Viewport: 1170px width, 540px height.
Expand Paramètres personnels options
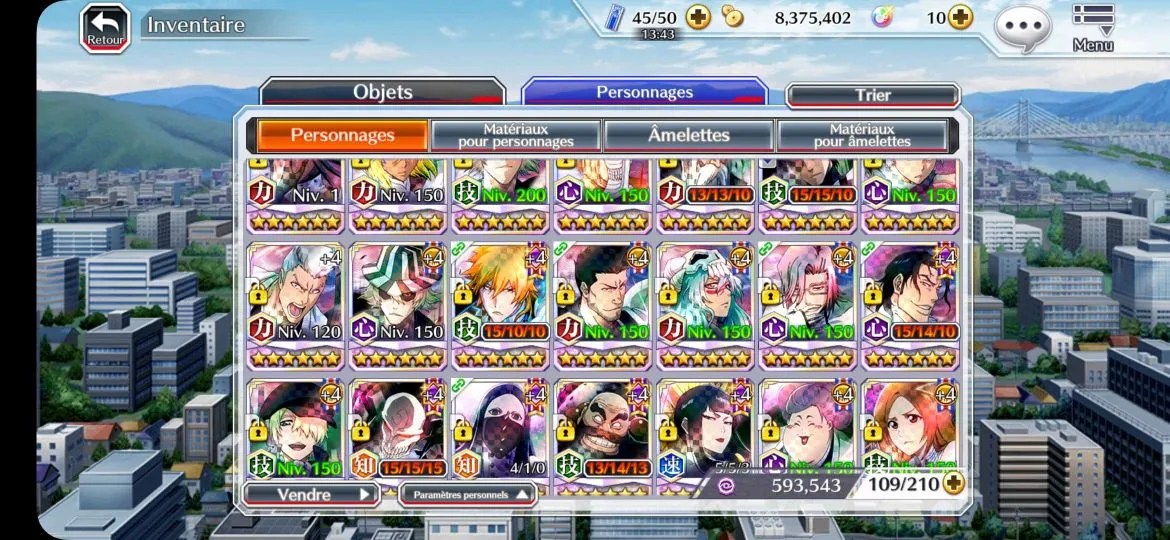[467, 493]
